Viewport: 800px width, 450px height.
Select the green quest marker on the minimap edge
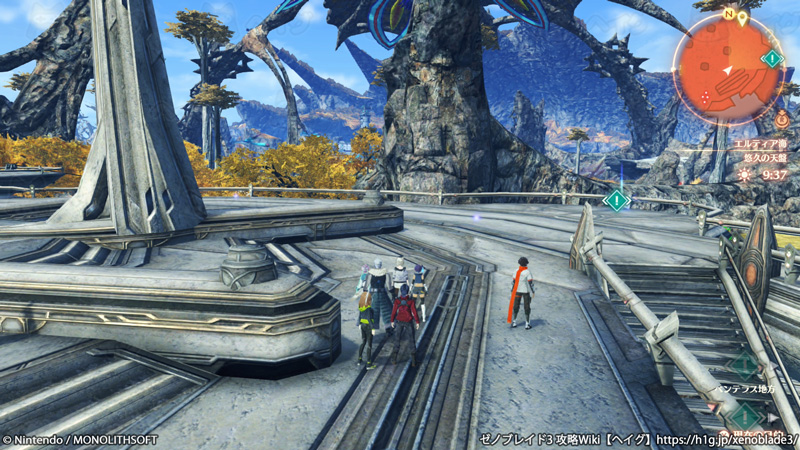[772, 58]
